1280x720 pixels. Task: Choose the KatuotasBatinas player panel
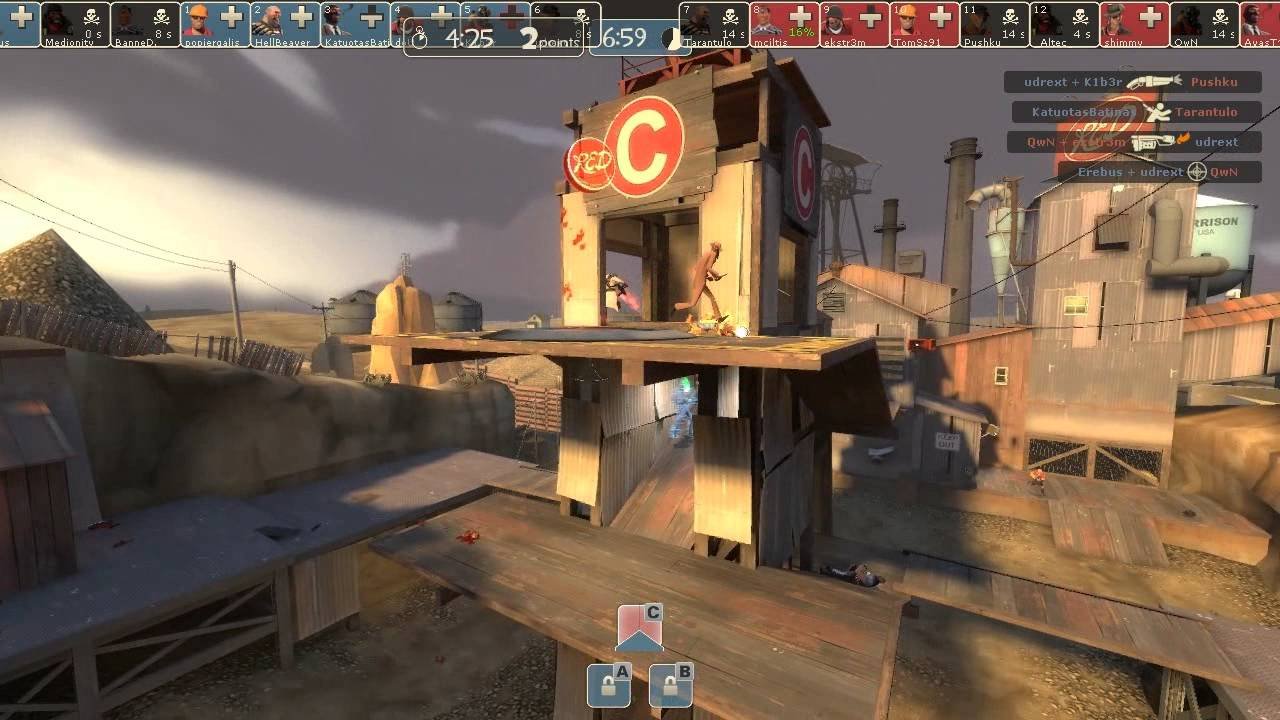[x=355, y=24]
